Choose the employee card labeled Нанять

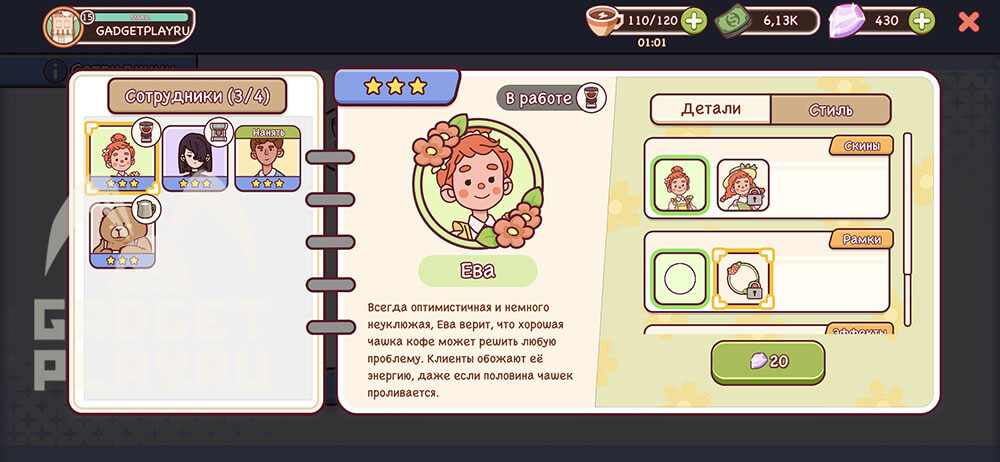267,158
